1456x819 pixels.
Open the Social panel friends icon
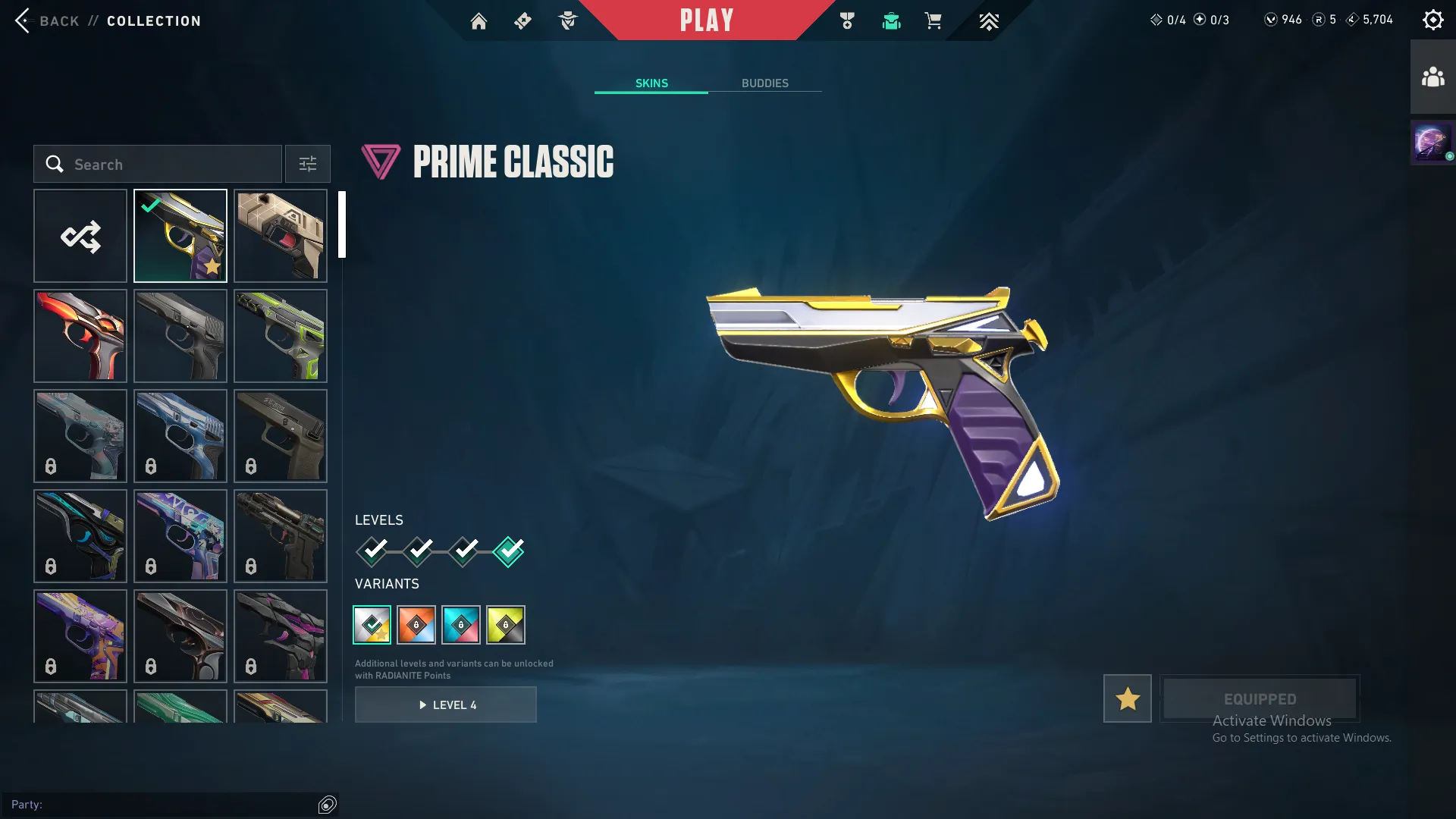[x=1432, y=74]
